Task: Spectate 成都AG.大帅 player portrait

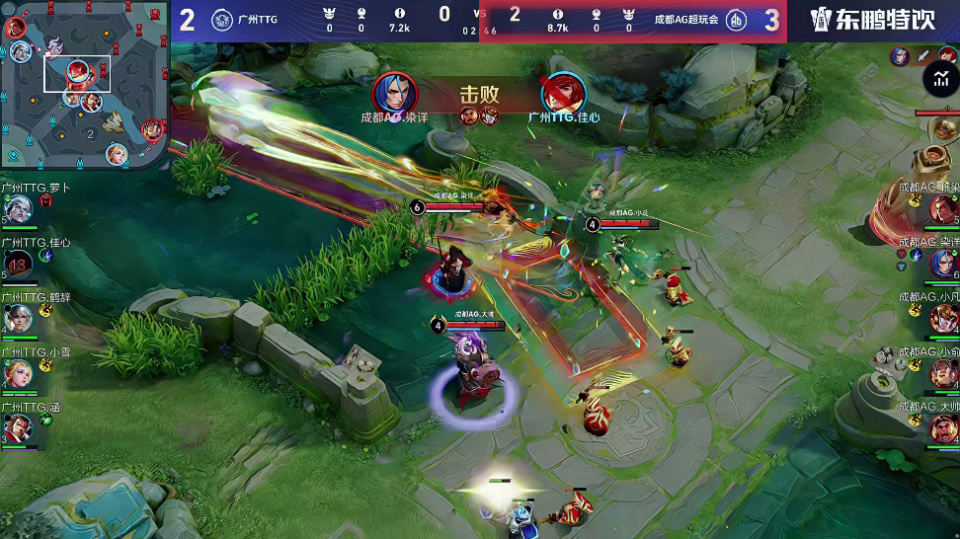Action: (x=942, y=428)
